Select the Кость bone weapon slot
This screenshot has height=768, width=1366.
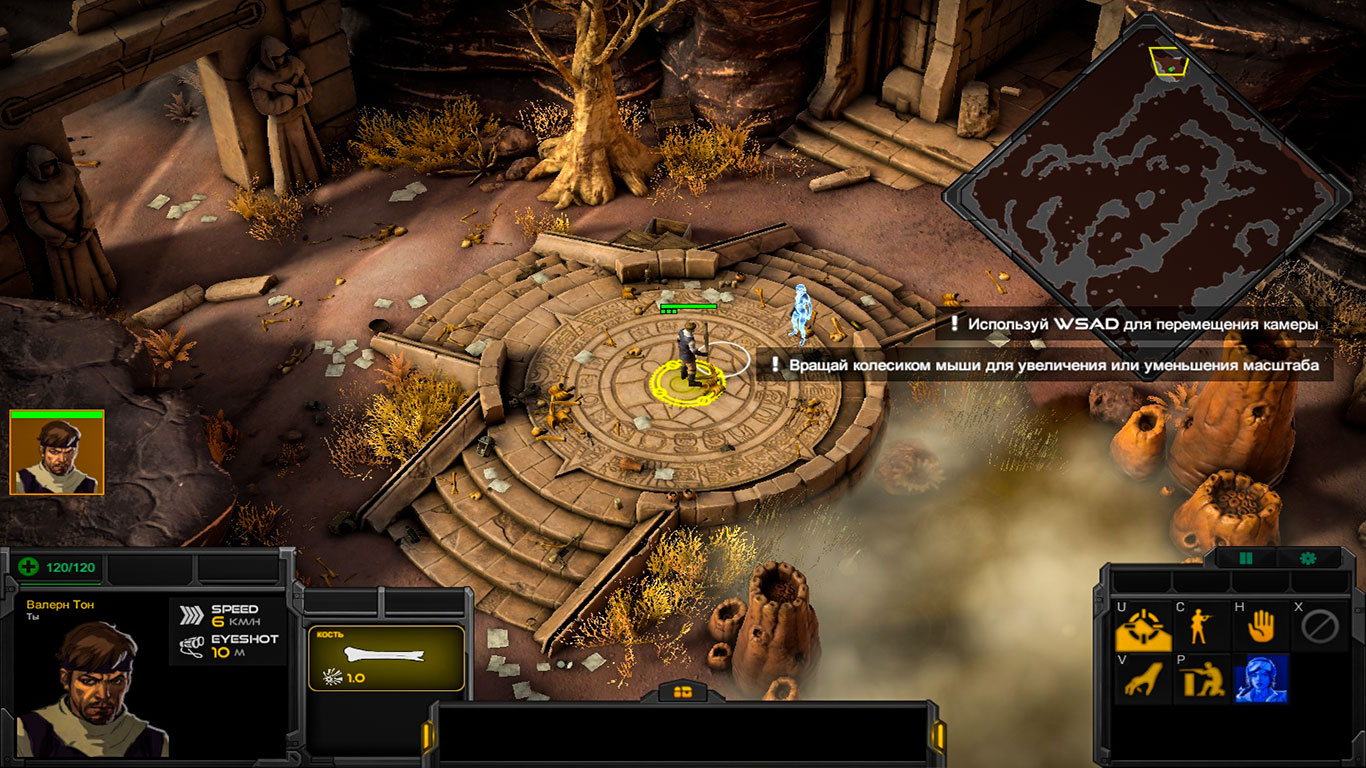(386, 658)
